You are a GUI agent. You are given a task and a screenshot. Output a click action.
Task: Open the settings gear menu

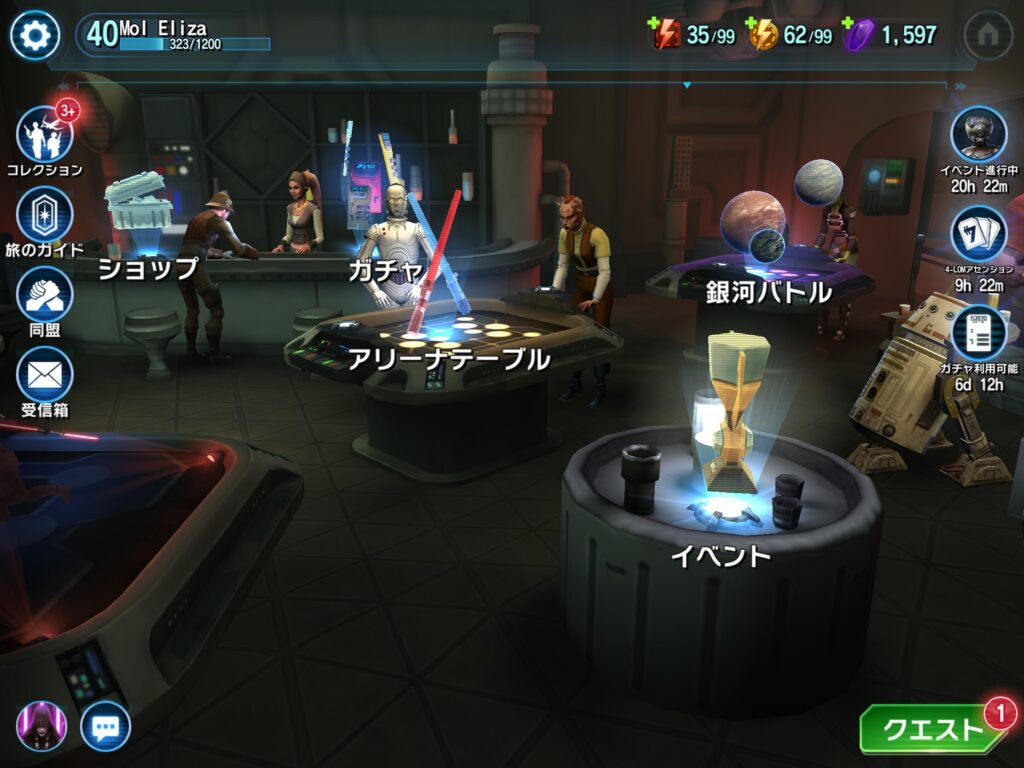point(35,36)
